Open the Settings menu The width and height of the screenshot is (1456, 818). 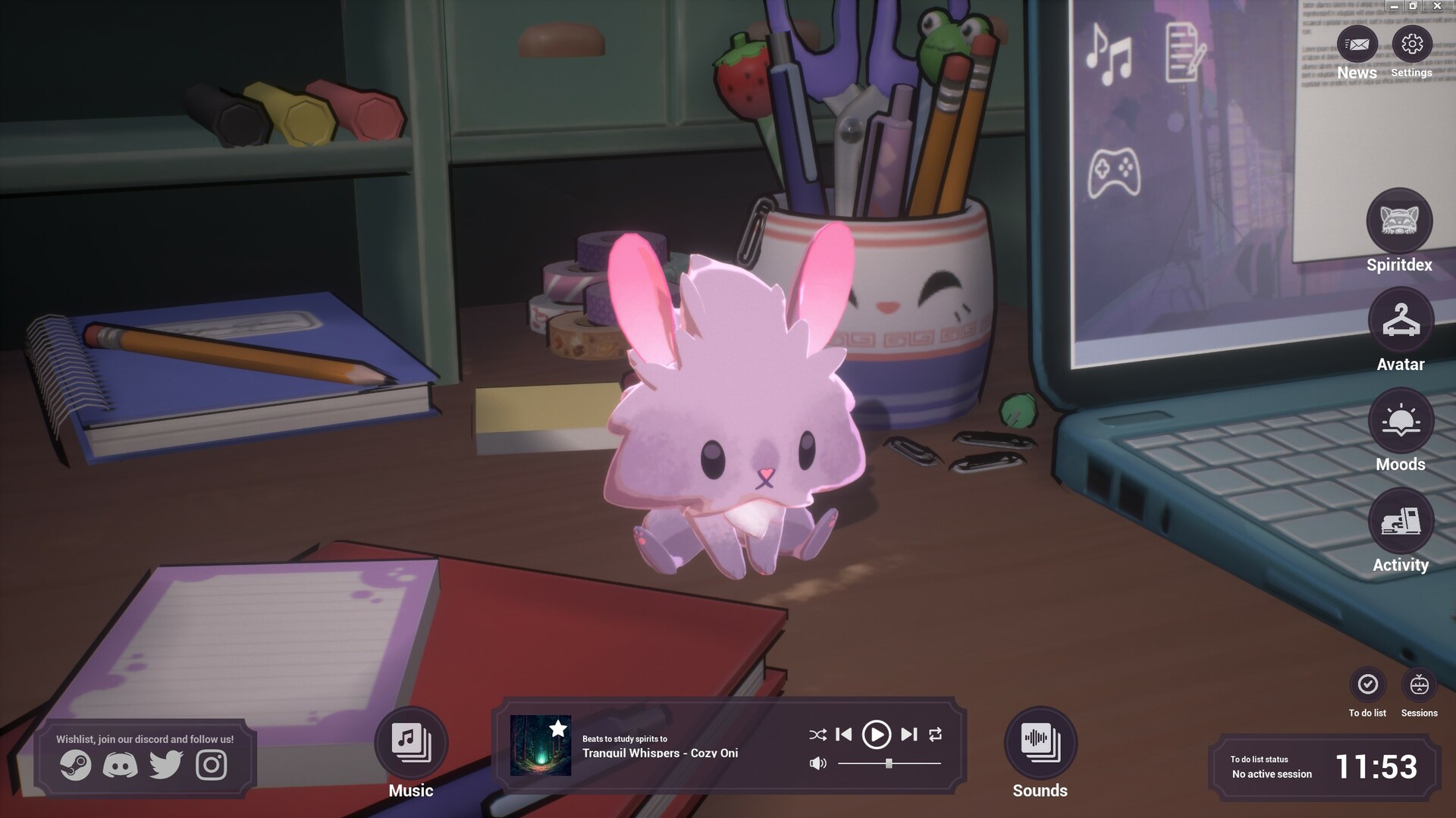[1411, 45]
